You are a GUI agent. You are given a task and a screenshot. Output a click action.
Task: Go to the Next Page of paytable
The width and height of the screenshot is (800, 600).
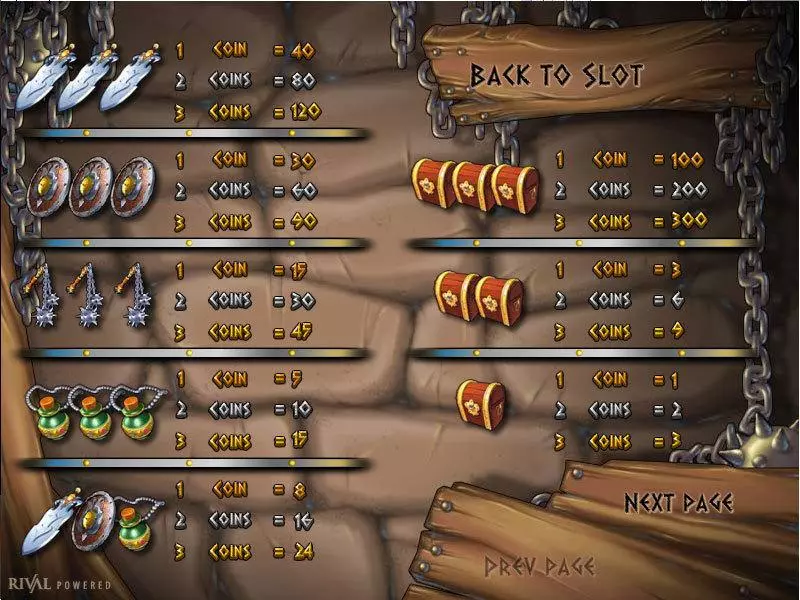pyautogui.click(x=679, y=502)
